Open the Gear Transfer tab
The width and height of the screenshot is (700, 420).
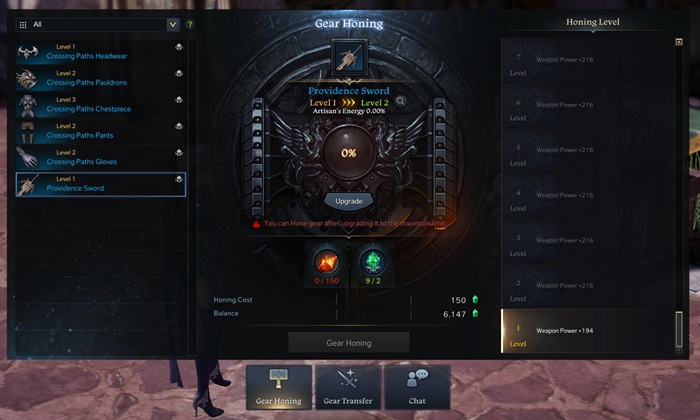tap(348, 387)
